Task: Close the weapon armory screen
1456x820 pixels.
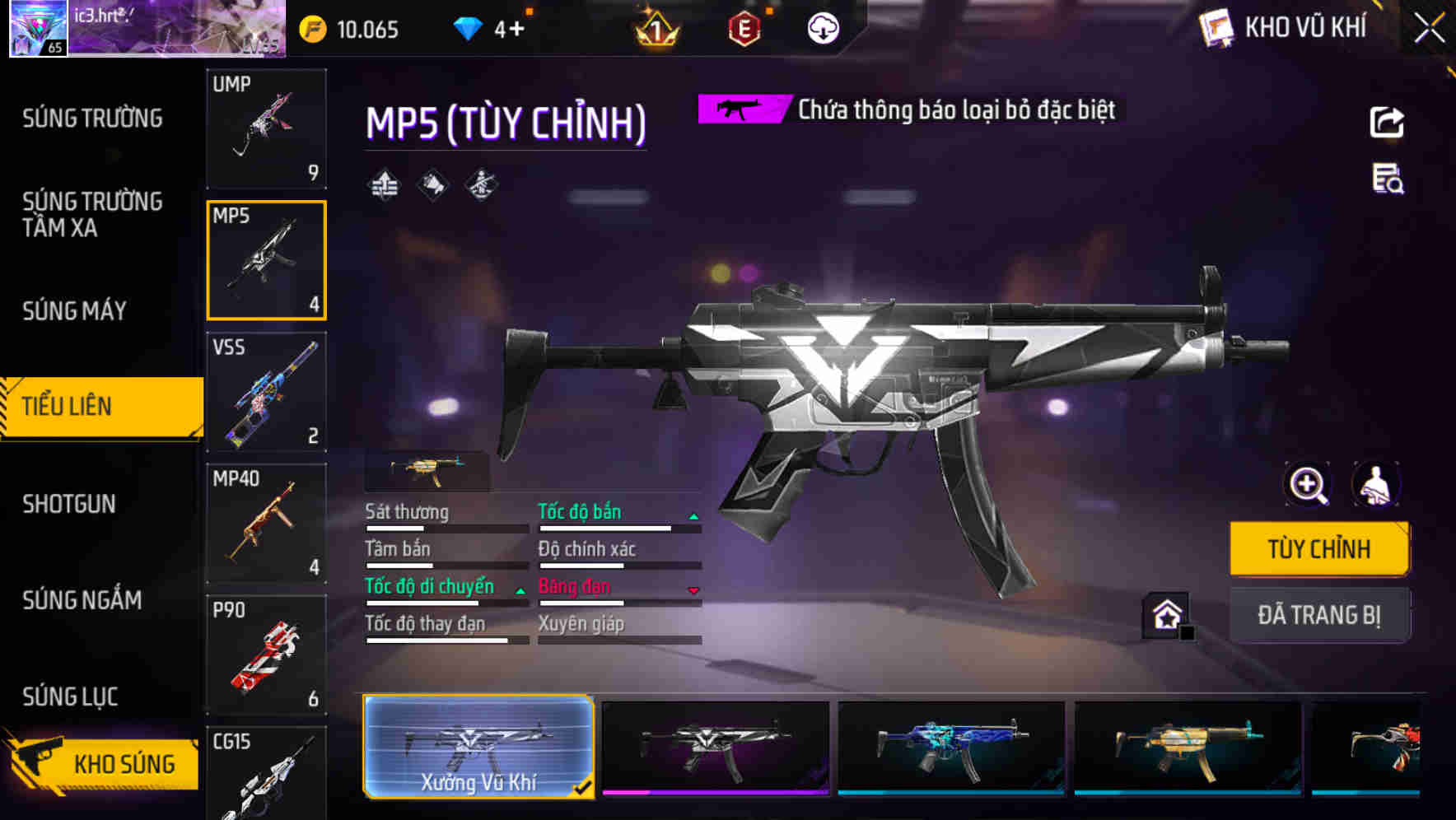Action: pos(1429,29)
